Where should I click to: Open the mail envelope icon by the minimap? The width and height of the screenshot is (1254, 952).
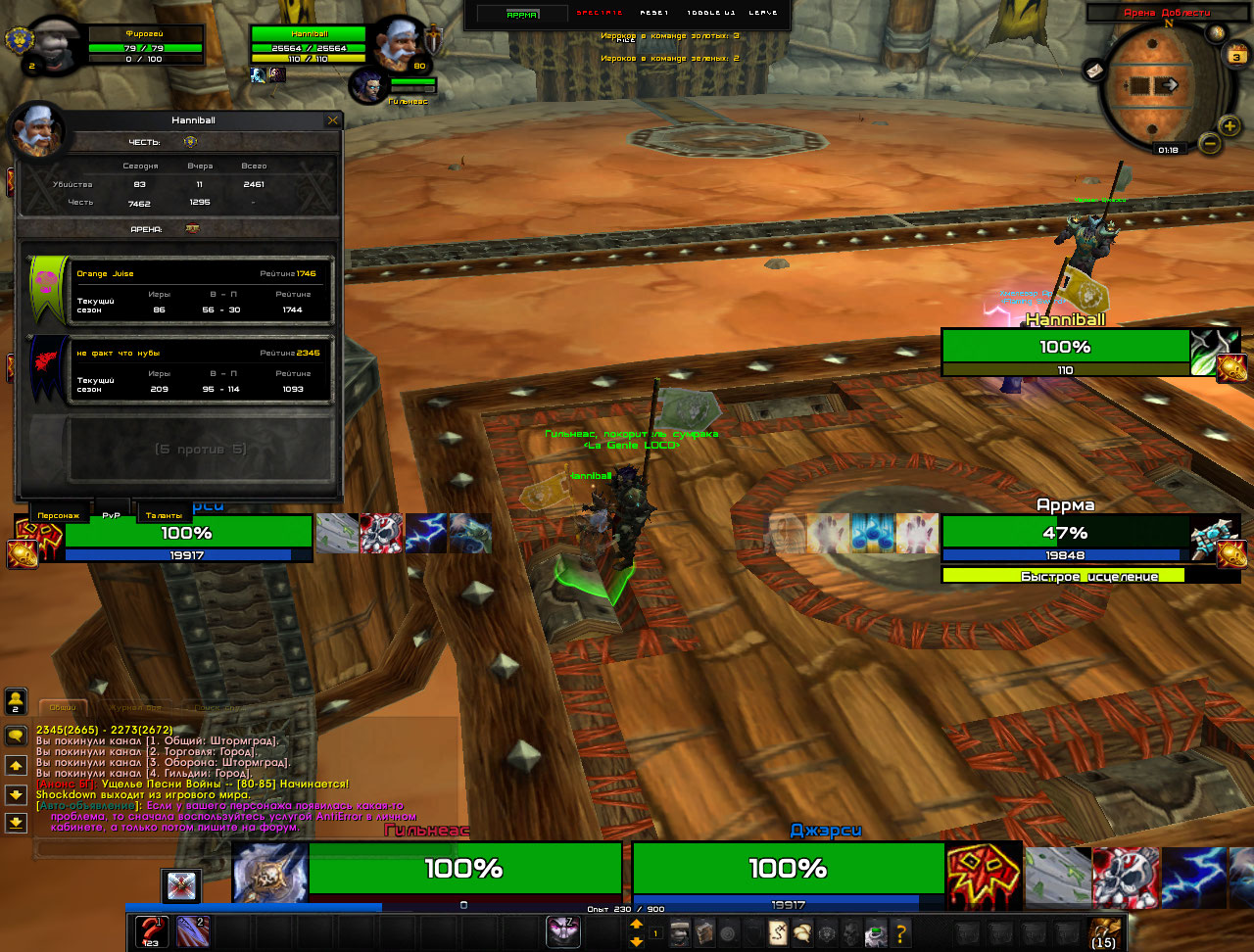(x=1094, y=71)
